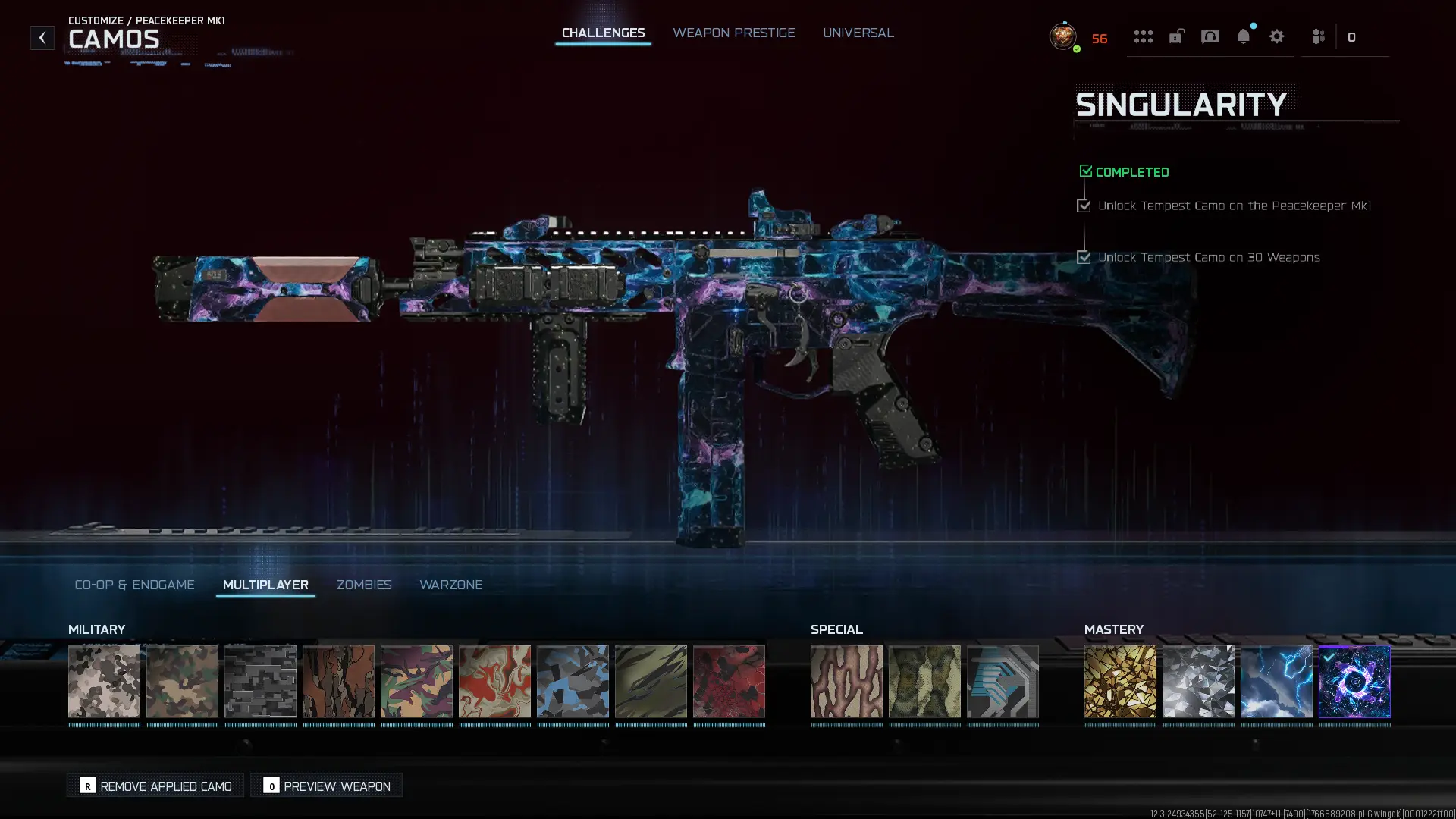Screen dimensions: 1456x819
Task: Switch to the Zombies camo tab
Action: [x=364, y=585]
